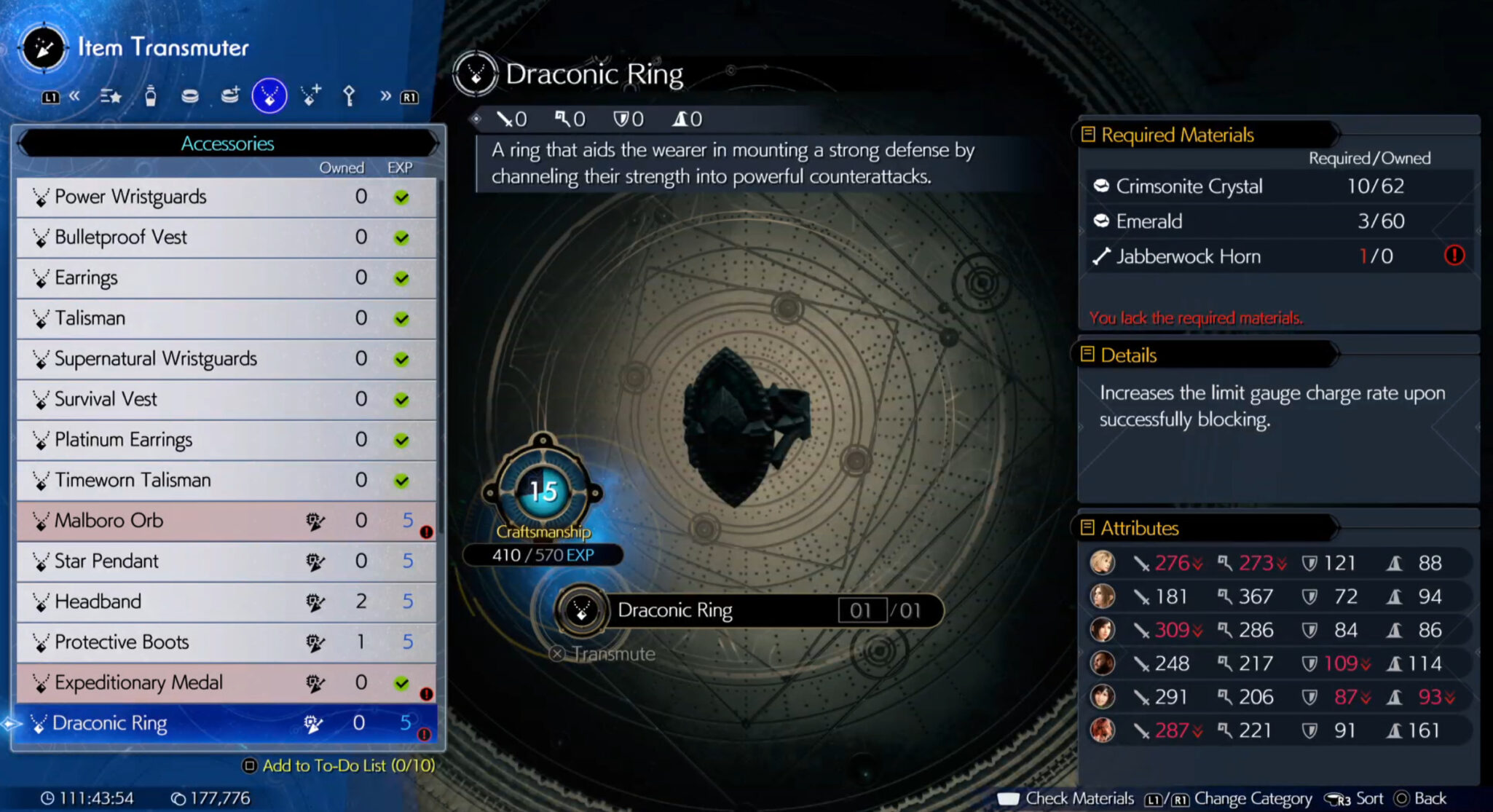This screenshot has width=1493, height=812.
Task: Switch to the highlighted accessories category tab
Action: [269, 95]
